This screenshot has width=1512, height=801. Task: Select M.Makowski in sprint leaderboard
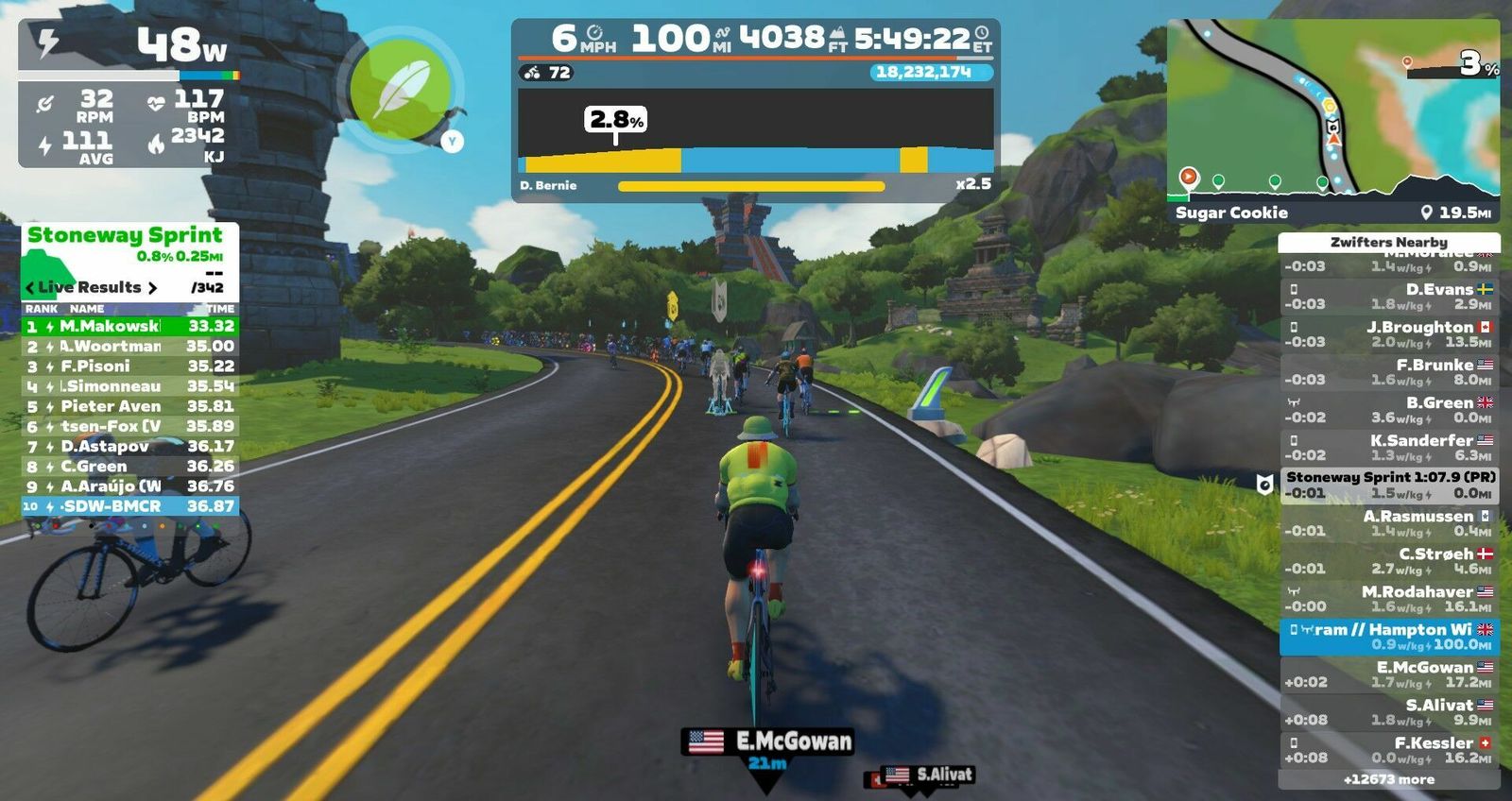click(129, 326)
